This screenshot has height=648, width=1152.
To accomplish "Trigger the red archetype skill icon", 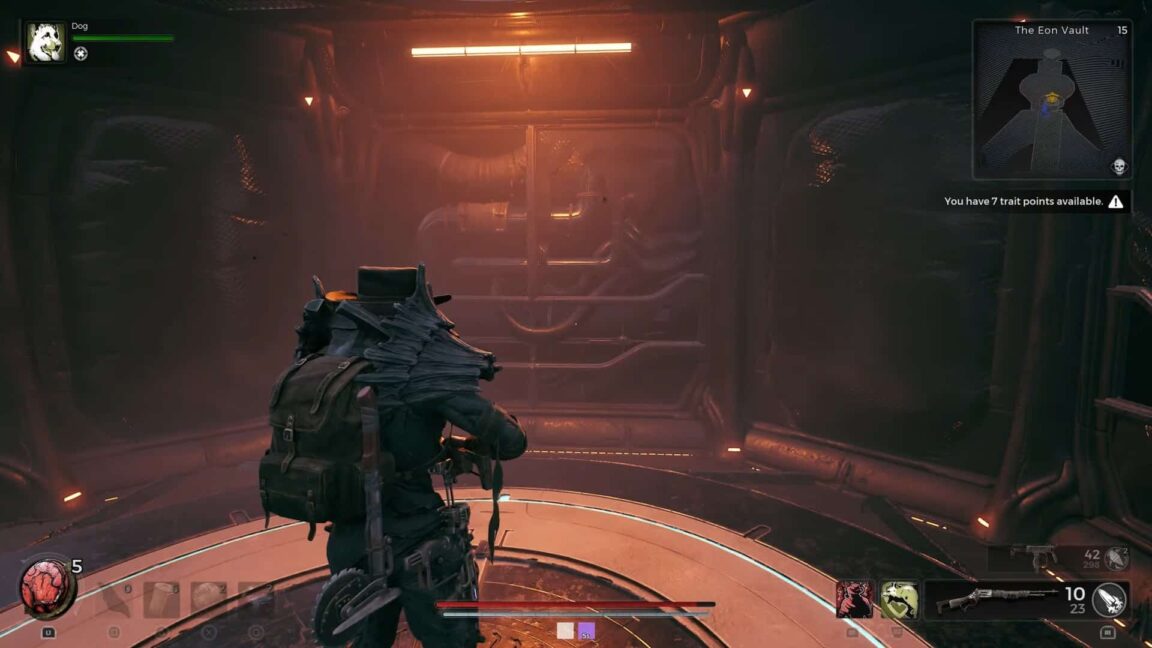I will pos(855,599).
